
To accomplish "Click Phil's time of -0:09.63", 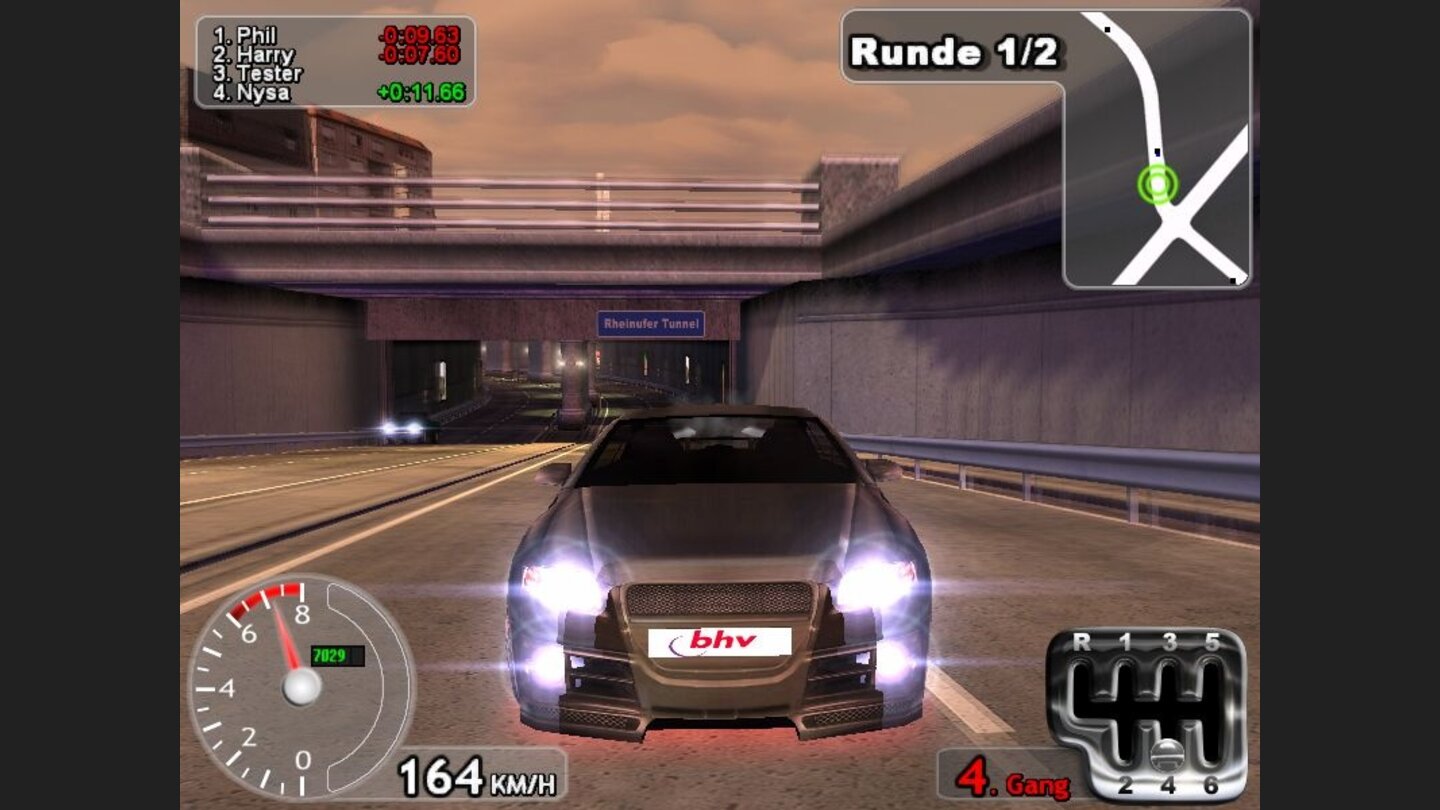I will click(x=421, y=34).
